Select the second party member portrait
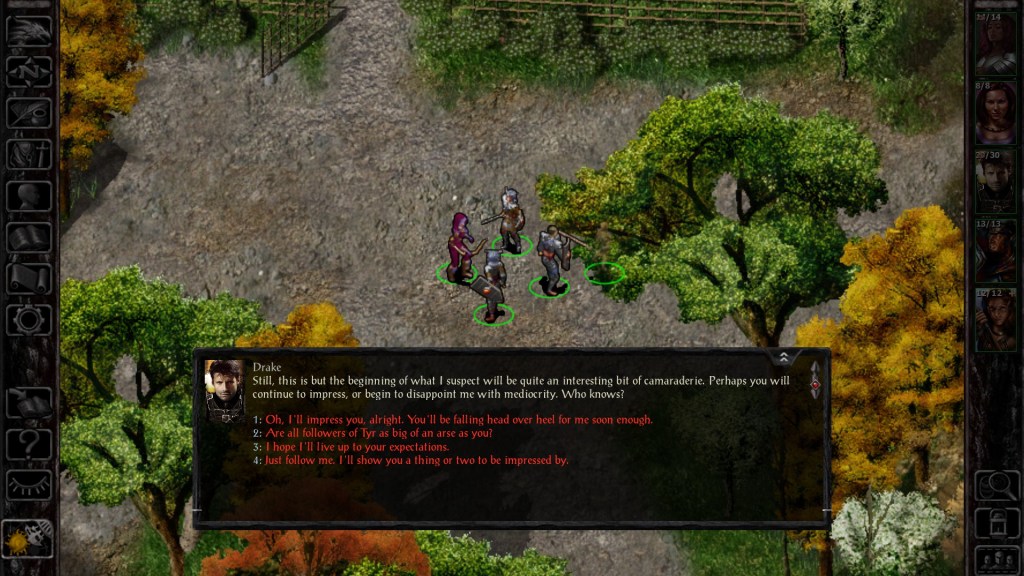Screen dimensions: 1024x576 click(996, 112)
